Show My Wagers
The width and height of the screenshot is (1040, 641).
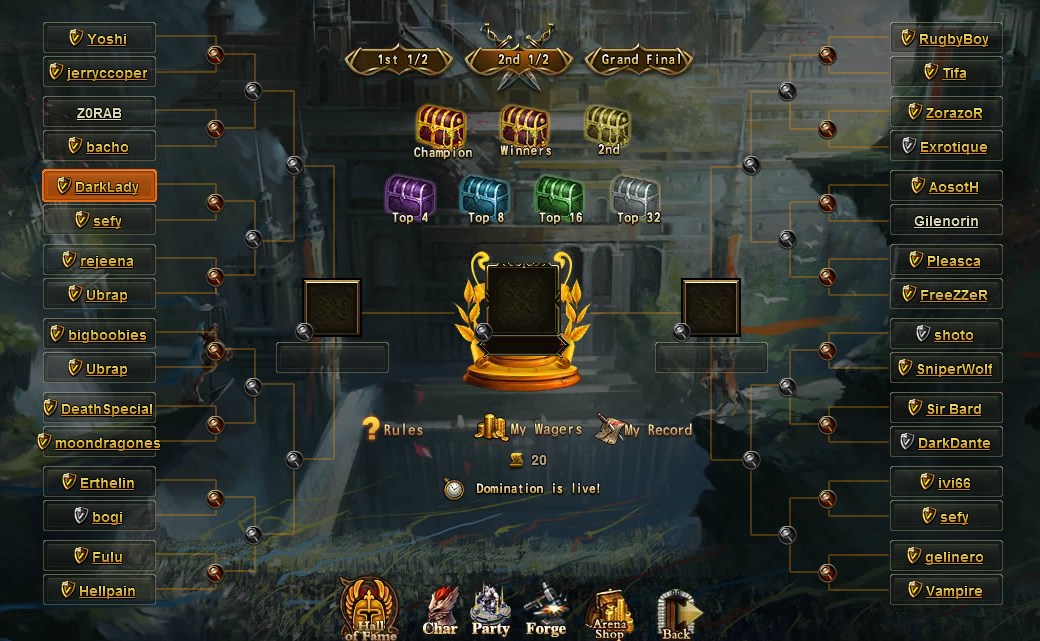pos(529,429)
